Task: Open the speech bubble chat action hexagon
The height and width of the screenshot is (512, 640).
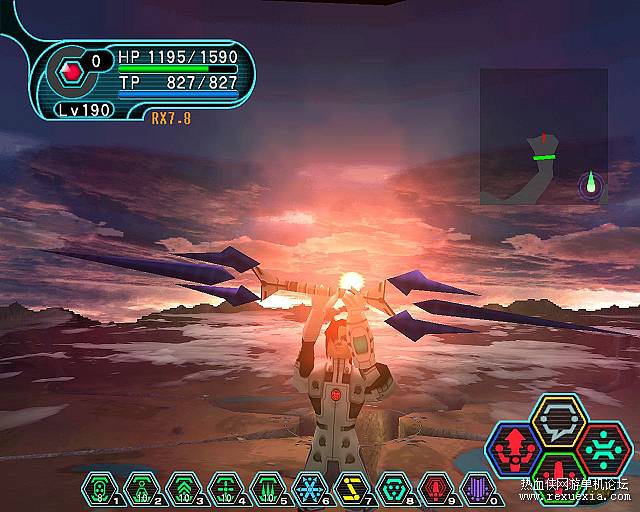Action: tap(558, 421)
